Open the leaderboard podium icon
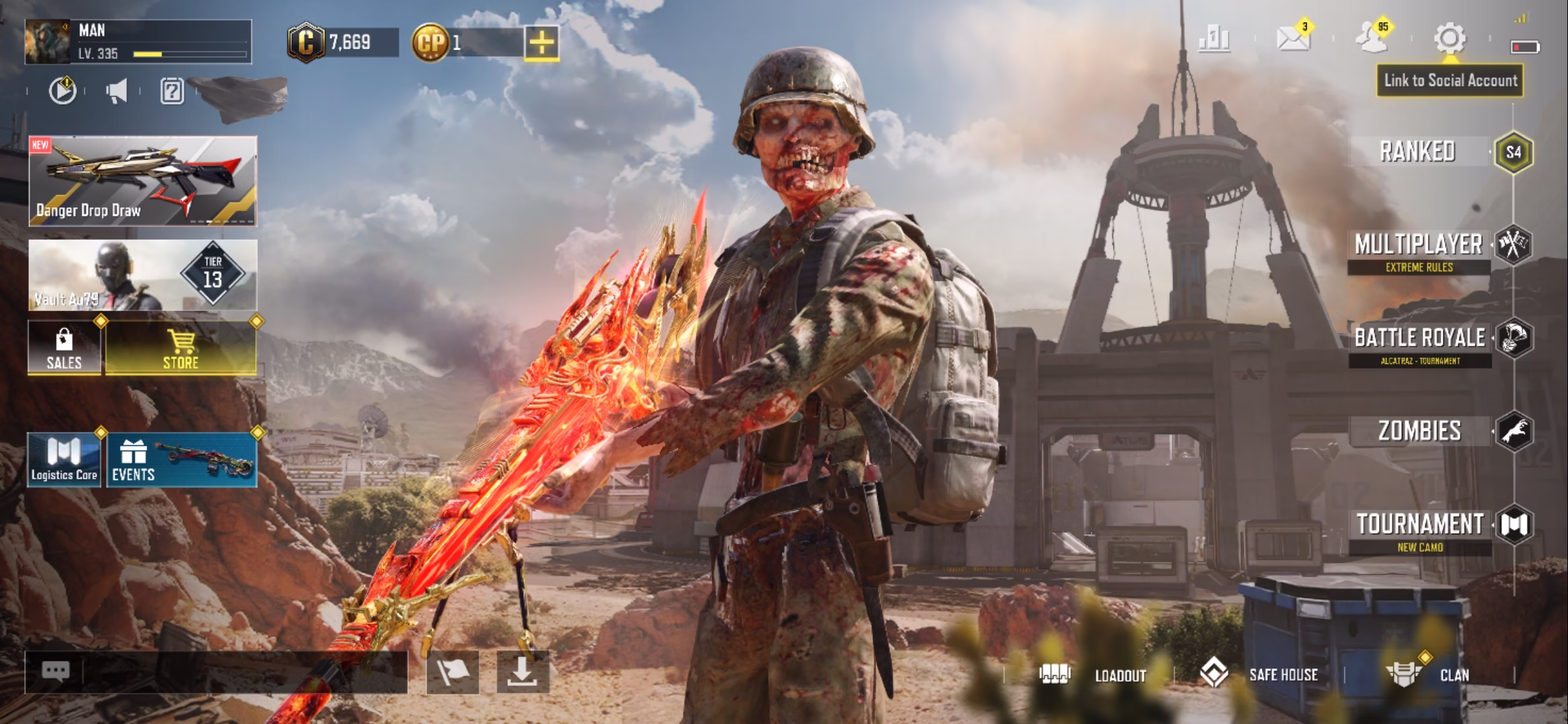This screenshot has height=724, width=1568. click(1214, 39)
